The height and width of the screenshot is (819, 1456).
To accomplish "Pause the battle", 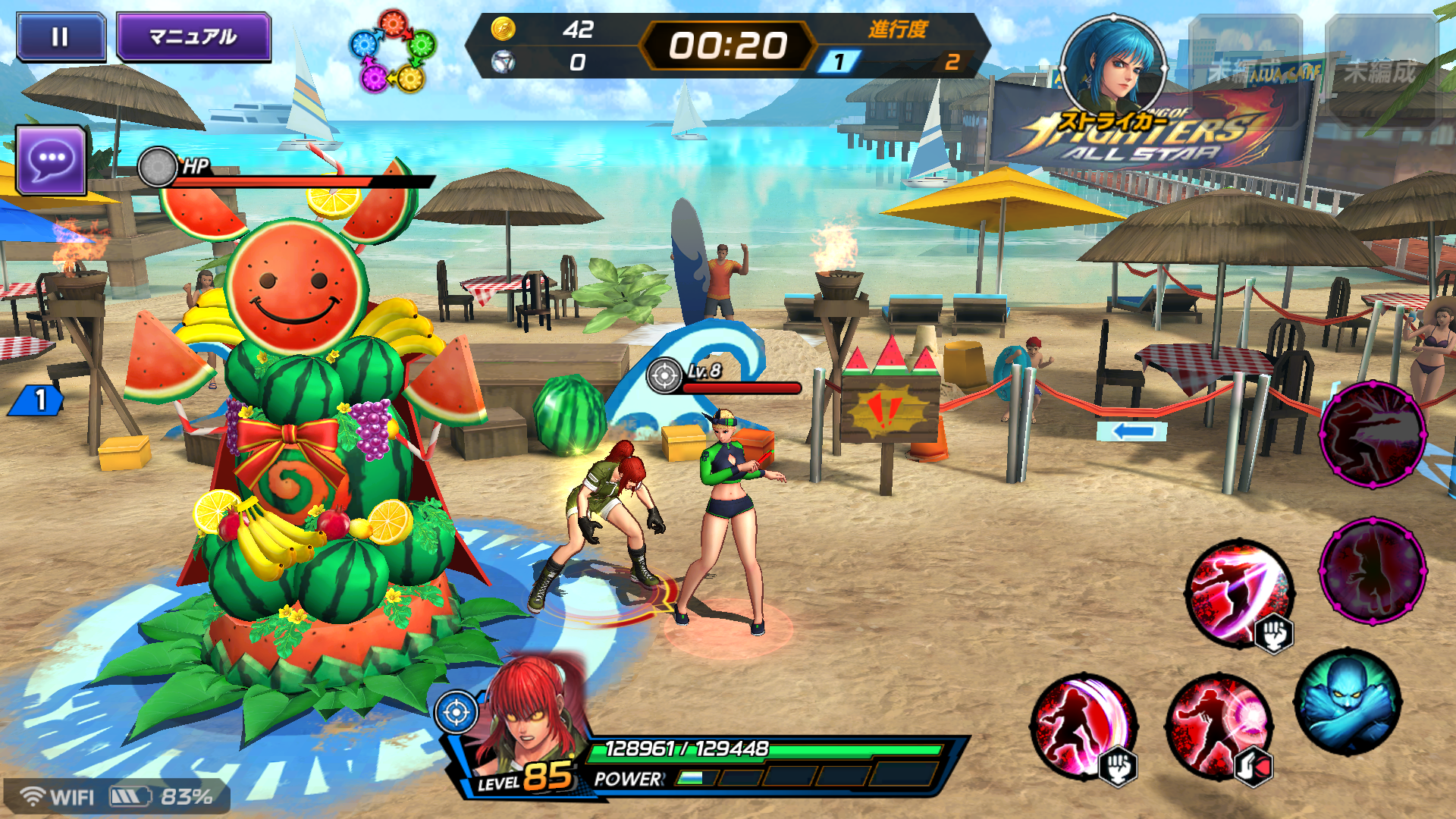I will (x=61, y=36).
